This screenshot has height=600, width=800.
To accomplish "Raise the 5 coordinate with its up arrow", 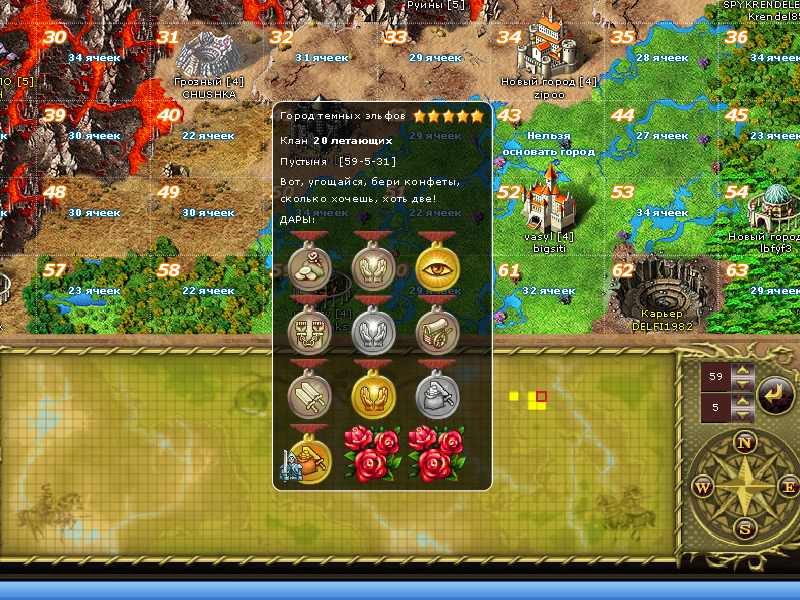I will pyautogui.click(x=741, y=402).
